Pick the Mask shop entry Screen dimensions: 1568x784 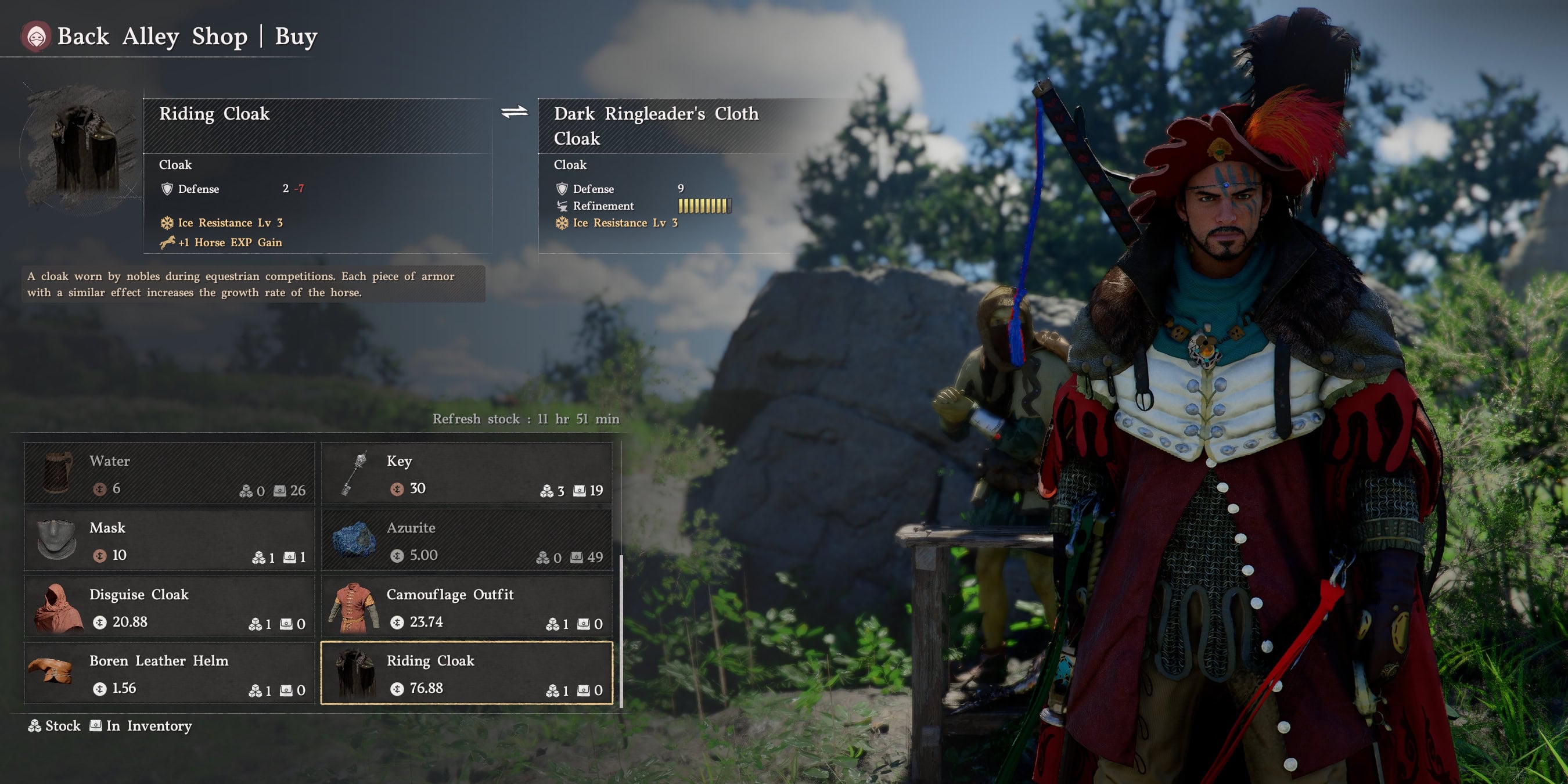click(169, 541)
